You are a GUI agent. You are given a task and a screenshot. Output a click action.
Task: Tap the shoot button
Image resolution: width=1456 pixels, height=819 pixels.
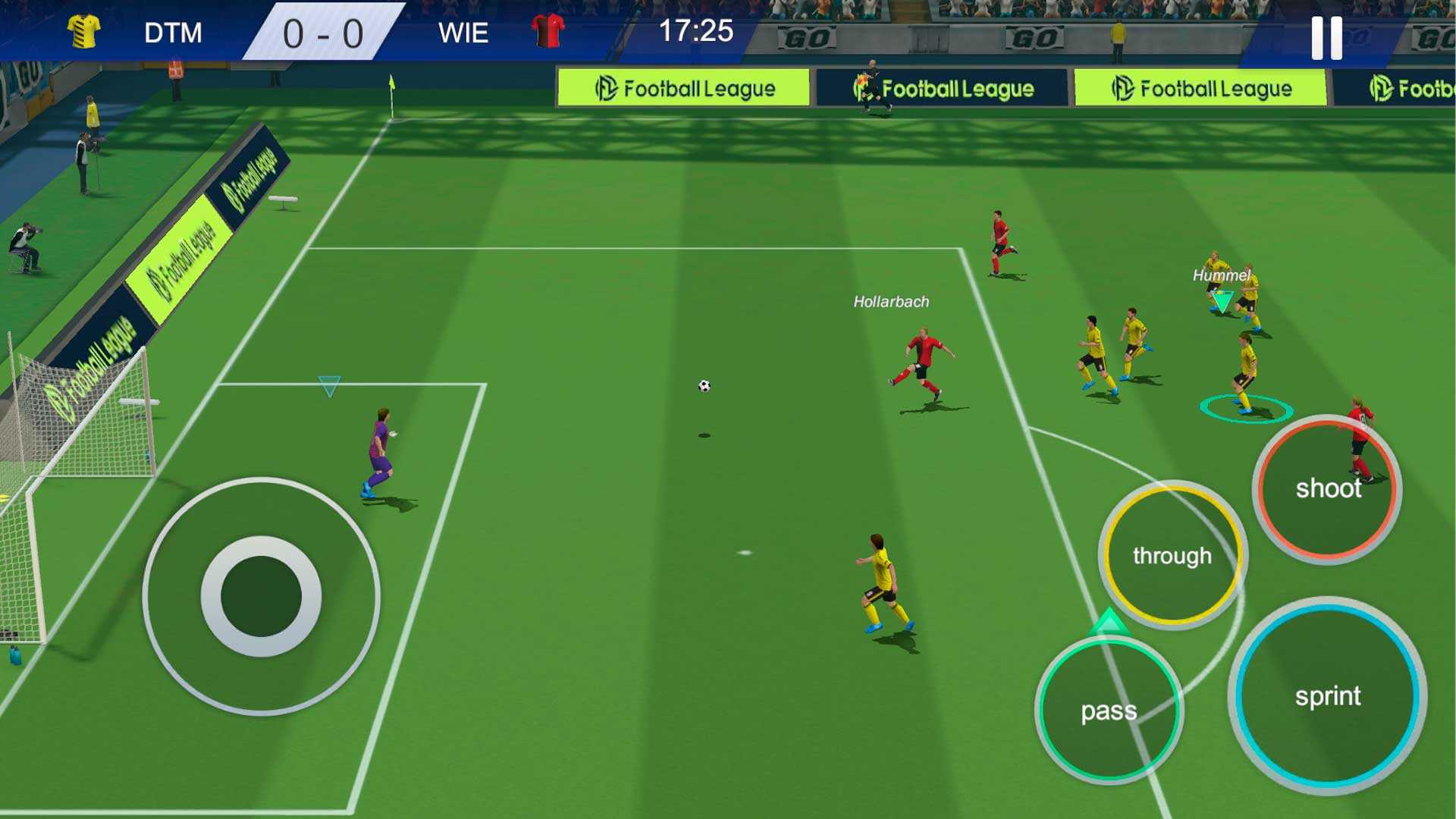click(x=1327, y=489)
